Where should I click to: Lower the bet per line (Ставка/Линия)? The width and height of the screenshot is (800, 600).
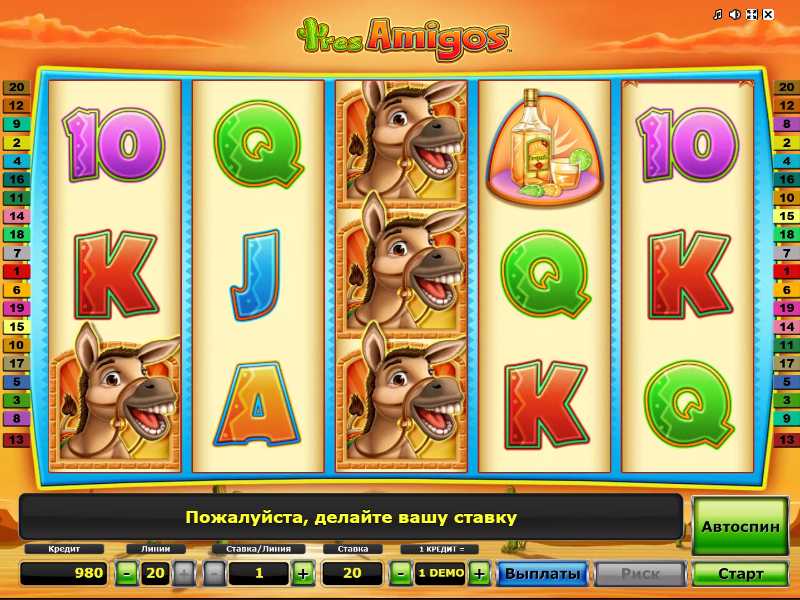coord(215,573)
